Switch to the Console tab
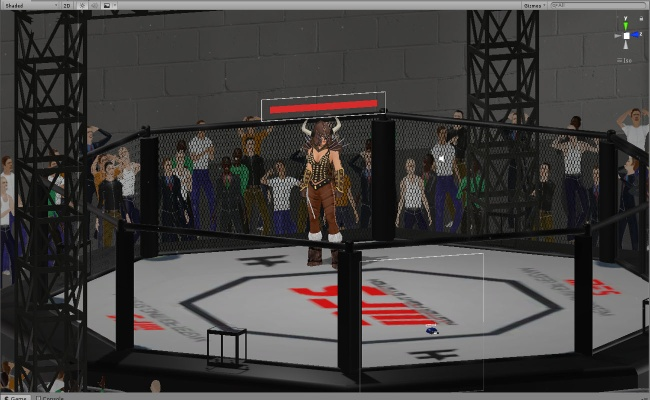650x400 pixels. click(x=52, y=397)
